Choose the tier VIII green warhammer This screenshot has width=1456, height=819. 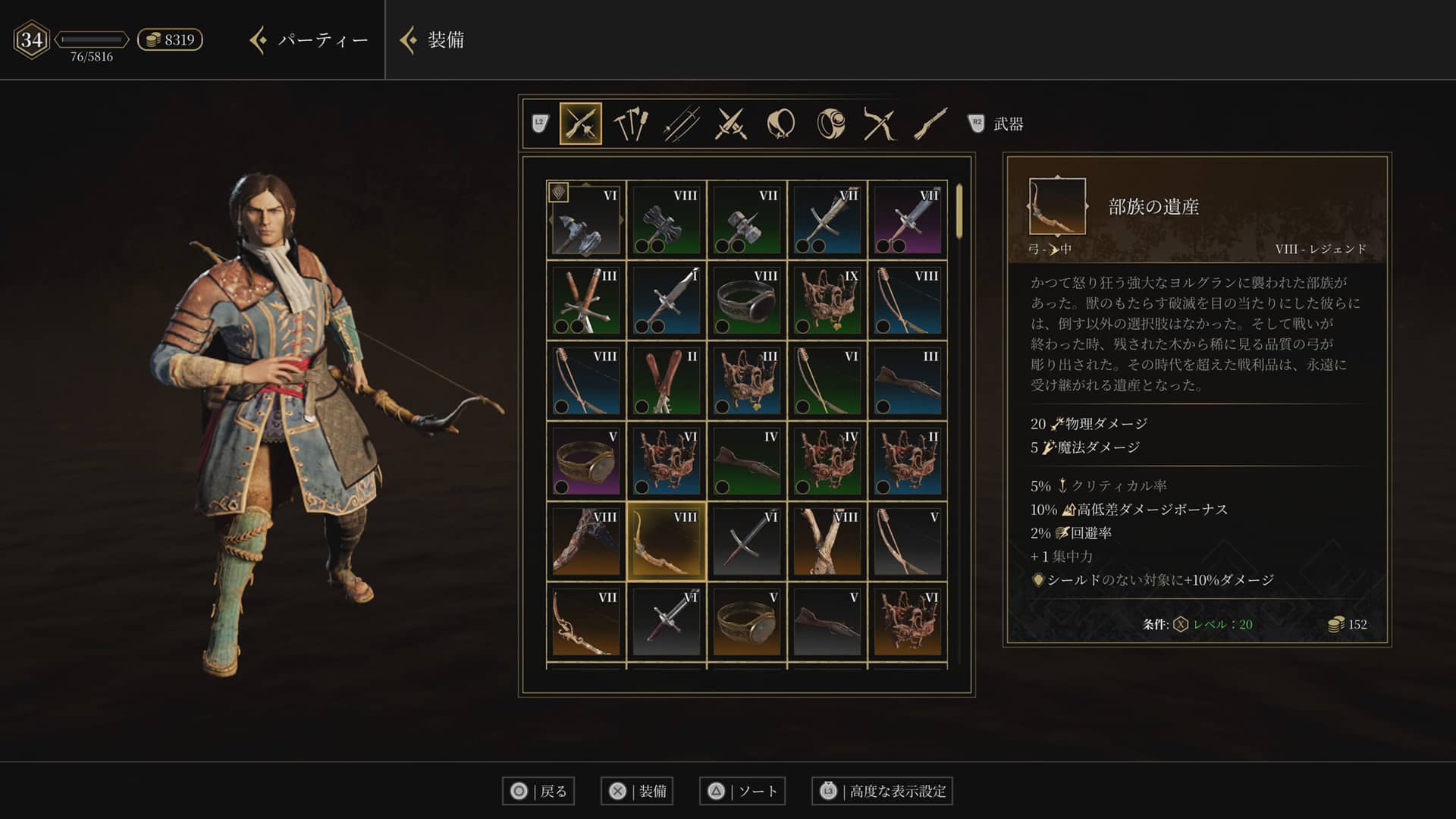point(667,220)
